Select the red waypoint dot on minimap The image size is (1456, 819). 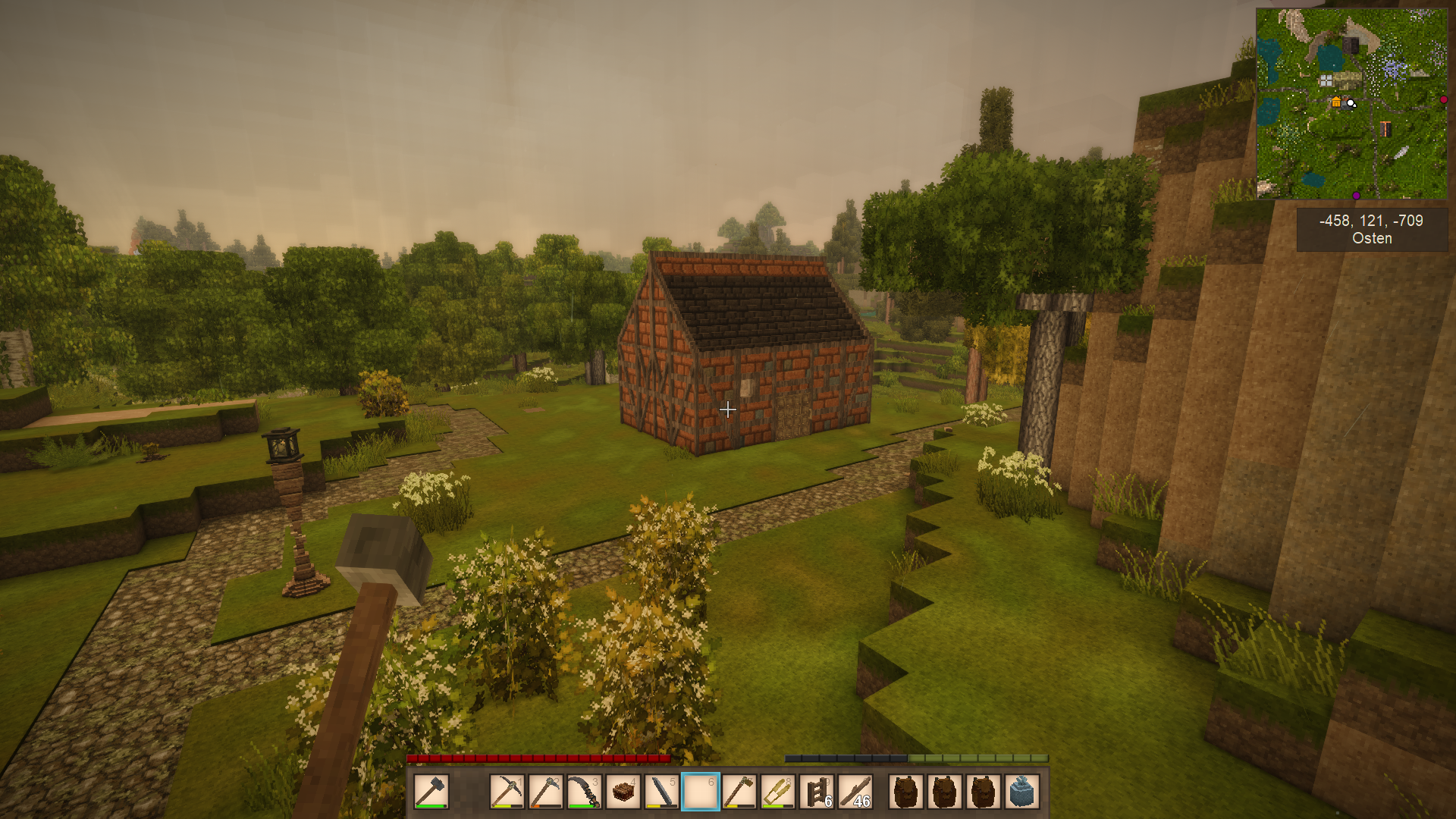(x=1443, y=99)
